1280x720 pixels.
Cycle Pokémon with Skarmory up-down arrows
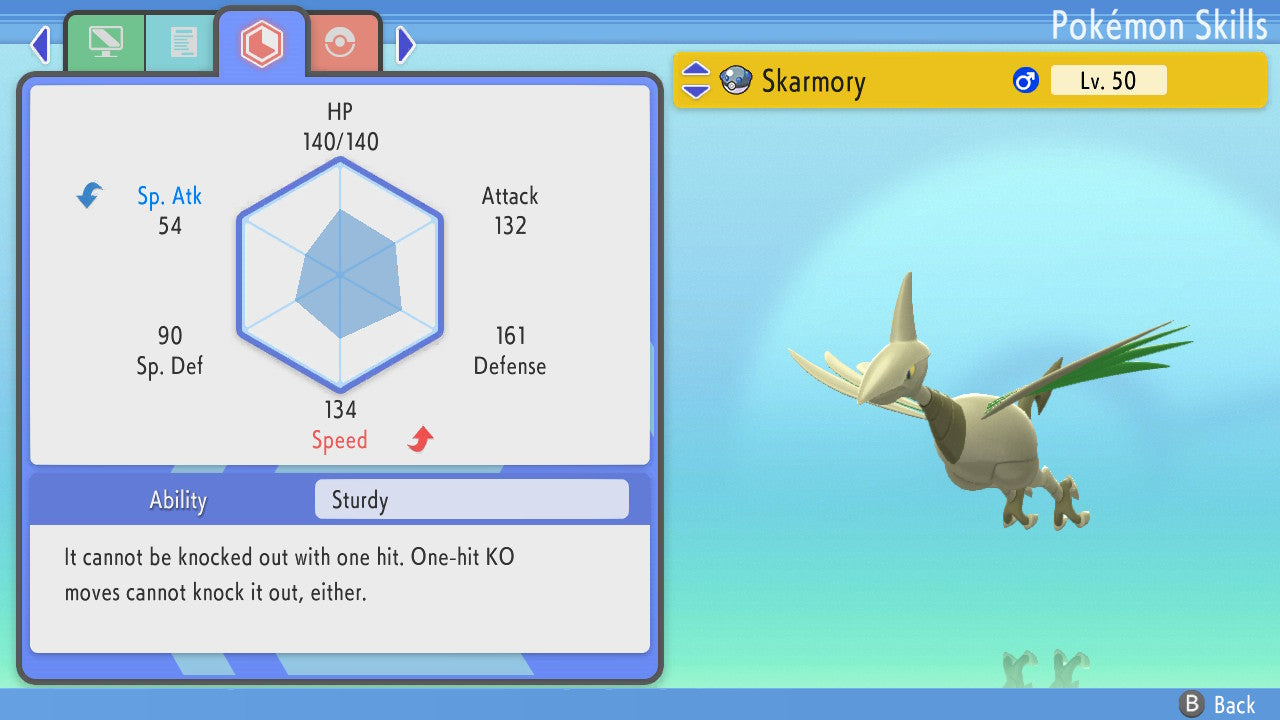click(x=695, y=81)
